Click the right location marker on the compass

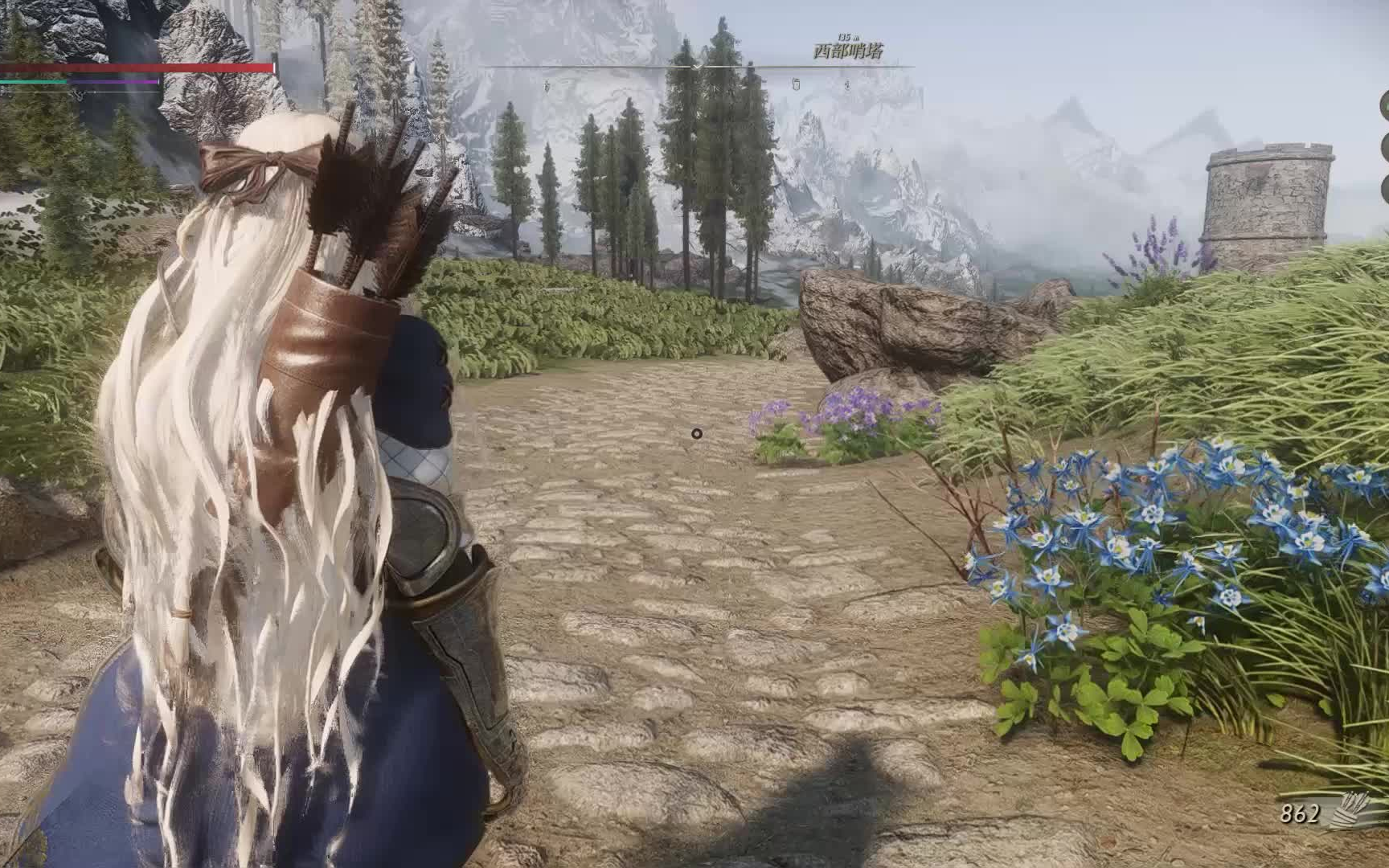click(x=847, y=84)
